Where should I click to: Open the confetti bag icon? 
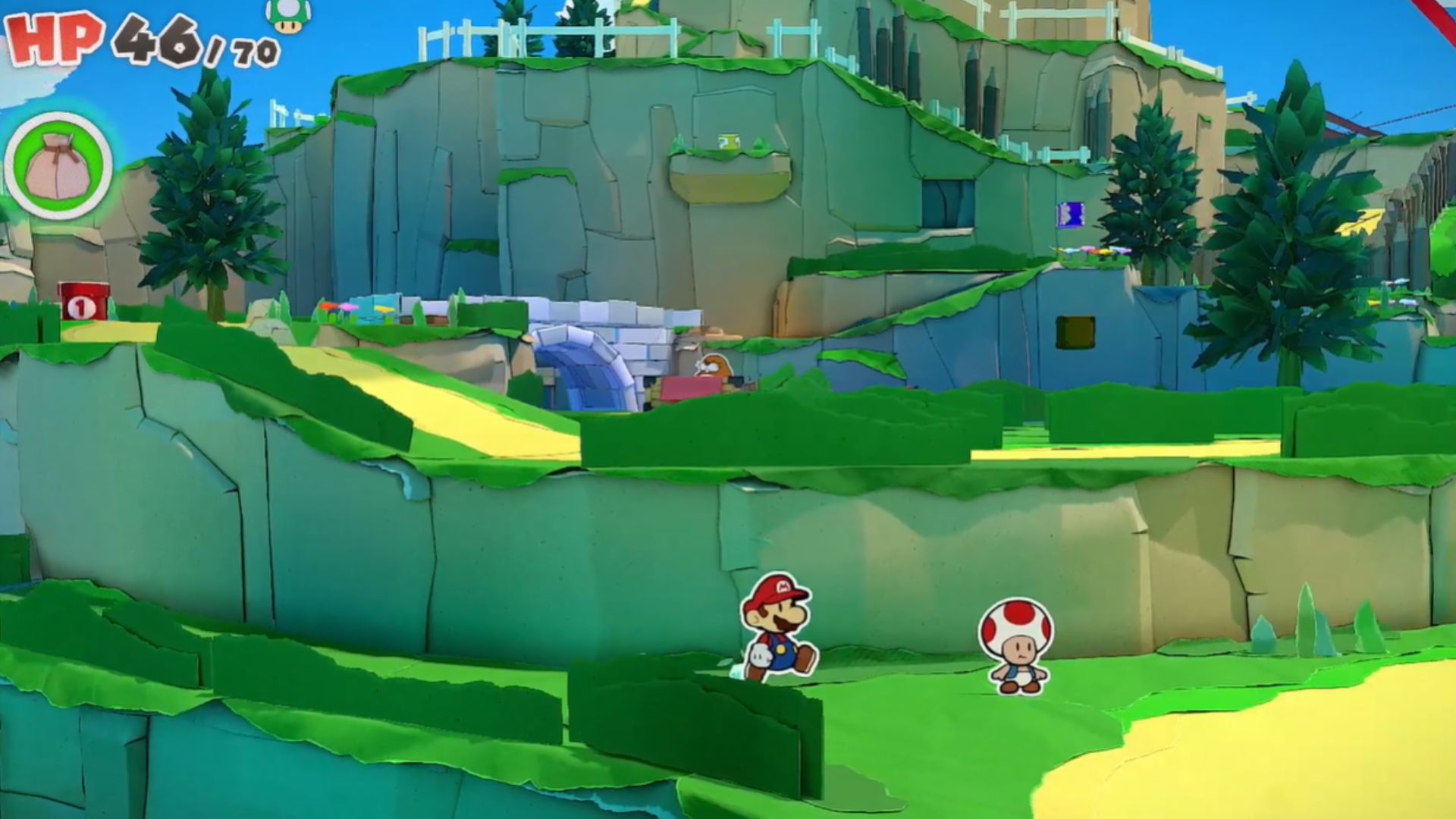coord(58,165)
